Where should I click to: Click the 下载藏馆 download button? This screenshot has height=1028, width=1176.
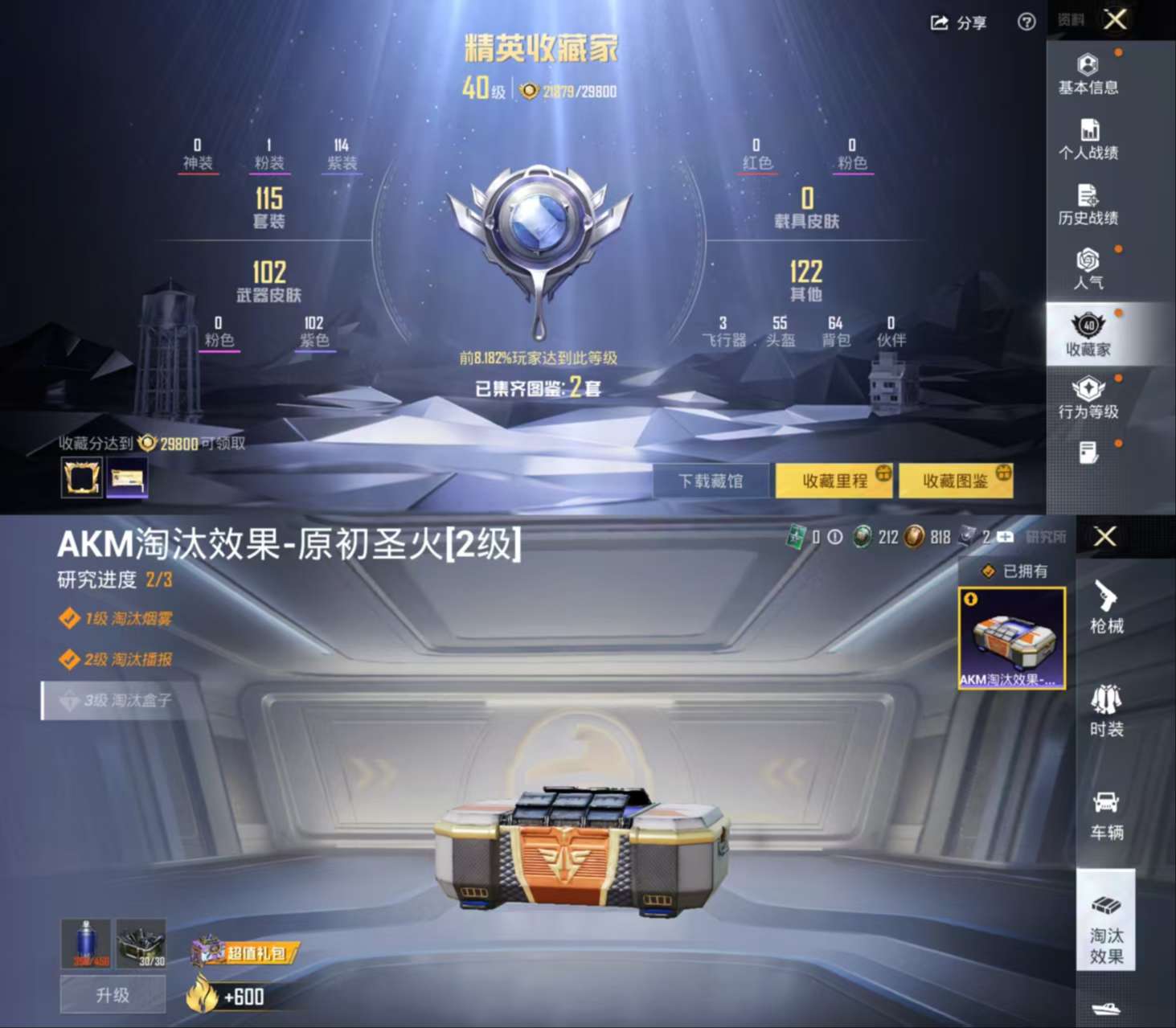(x=711, y=480)
